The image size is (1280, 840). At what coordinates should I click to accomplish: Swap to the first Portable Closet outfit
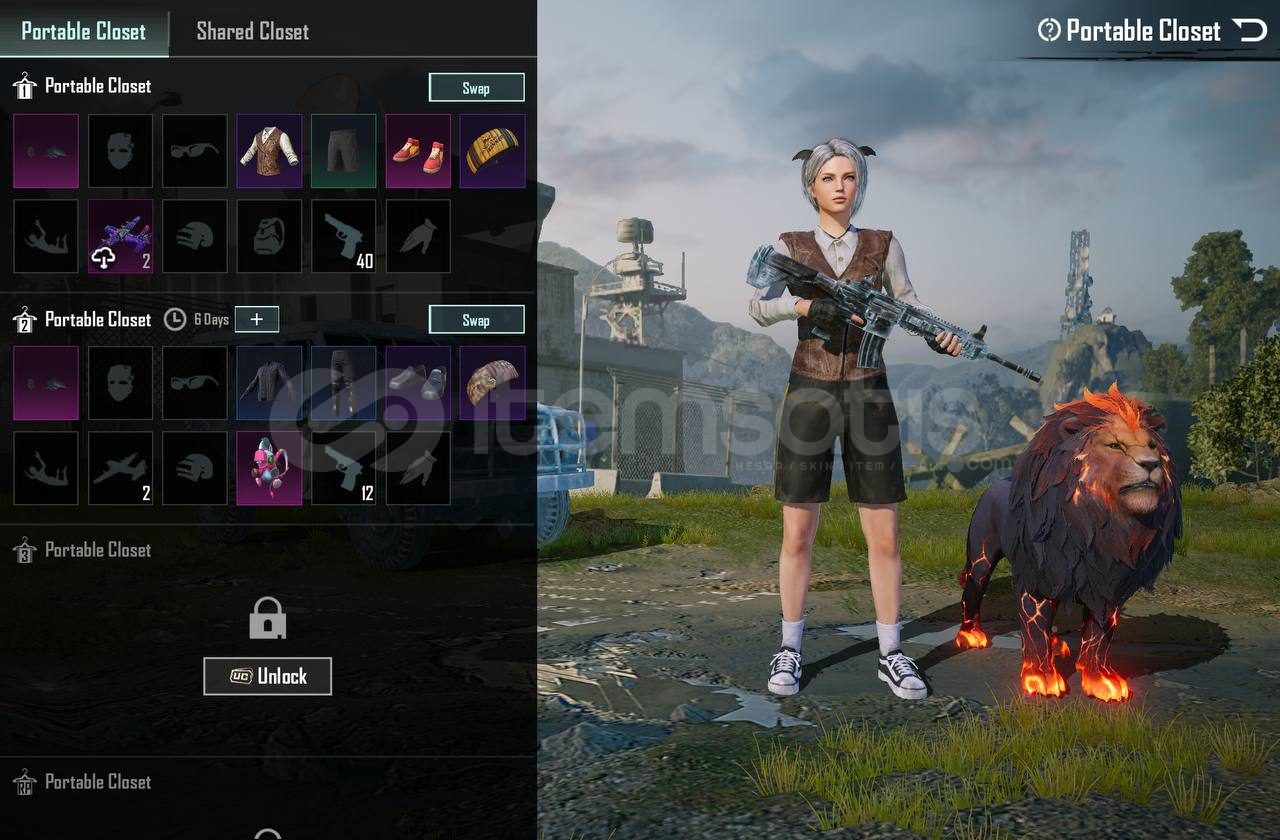[x=476, y=88]
